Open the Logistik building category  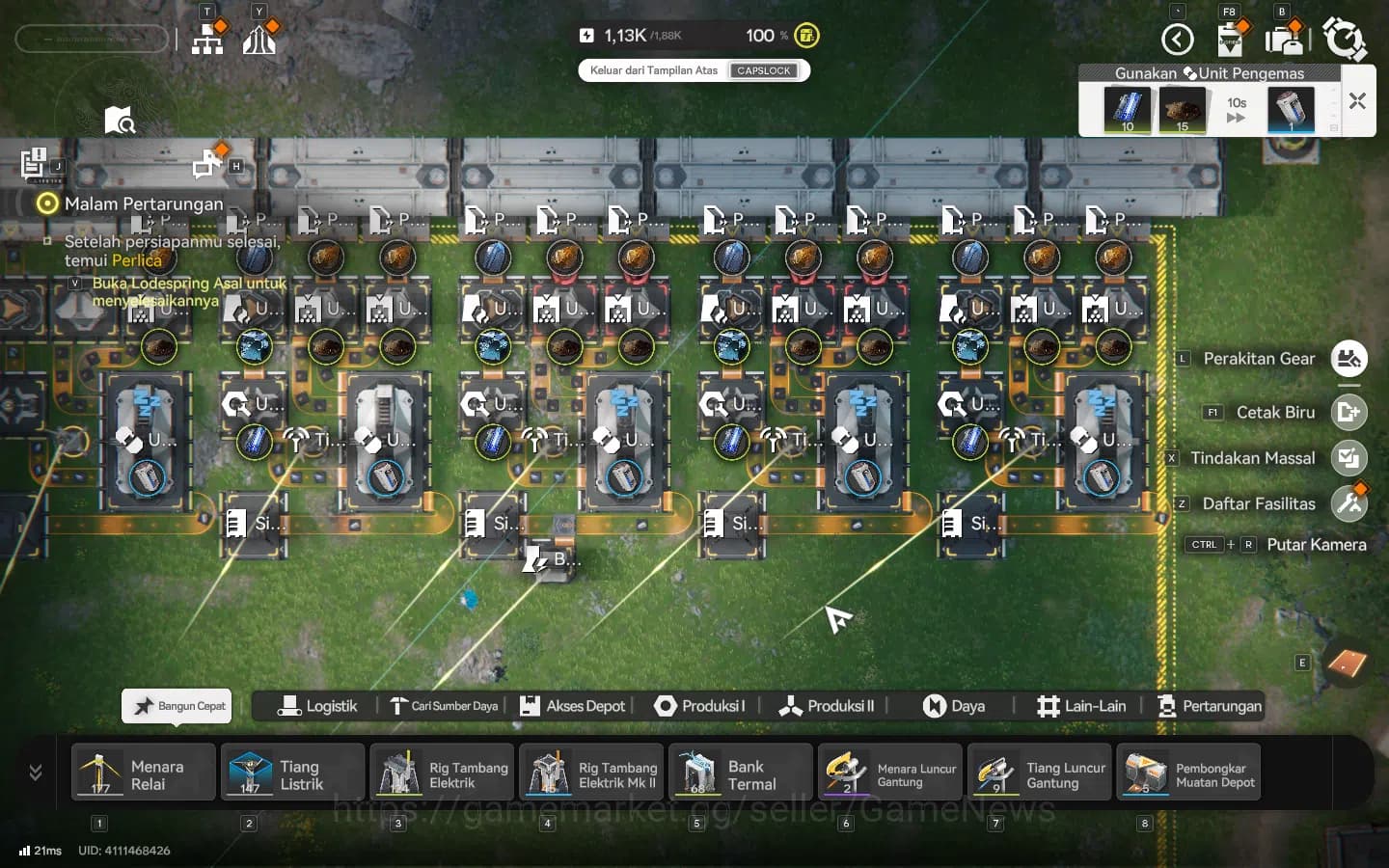pos(318,706)
